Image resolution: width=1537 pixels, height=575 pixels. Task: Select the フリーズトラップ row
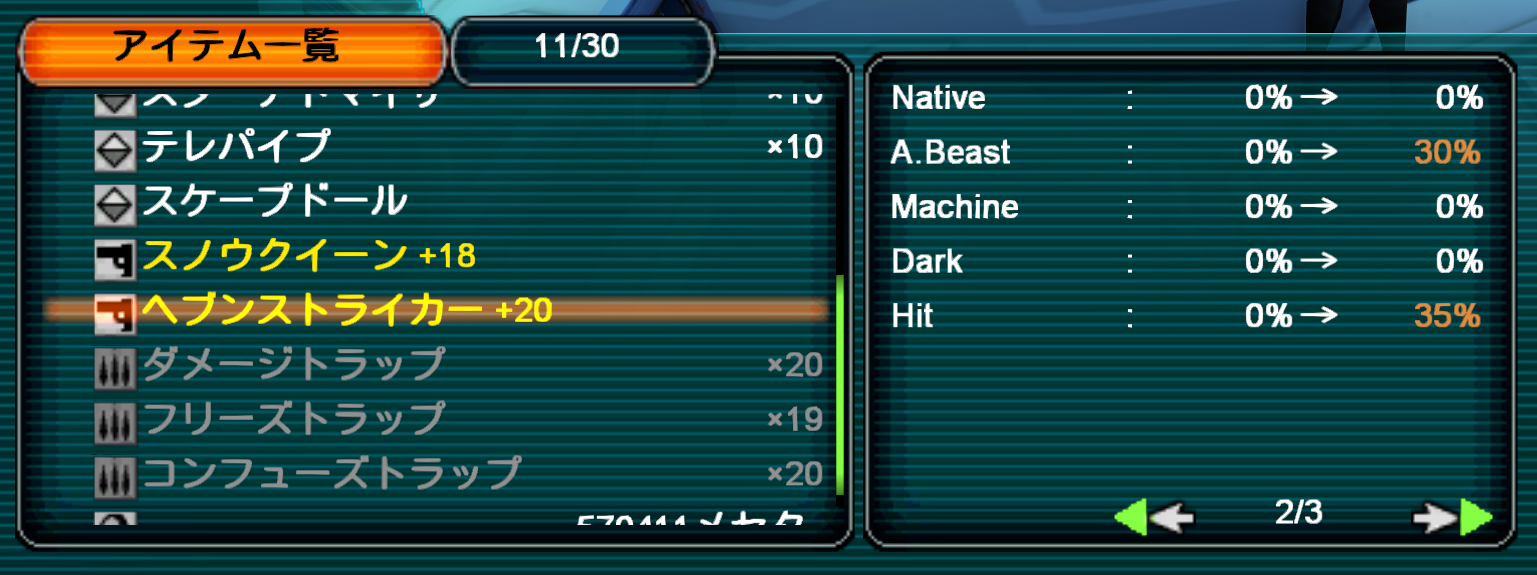[x=292, y=419]
